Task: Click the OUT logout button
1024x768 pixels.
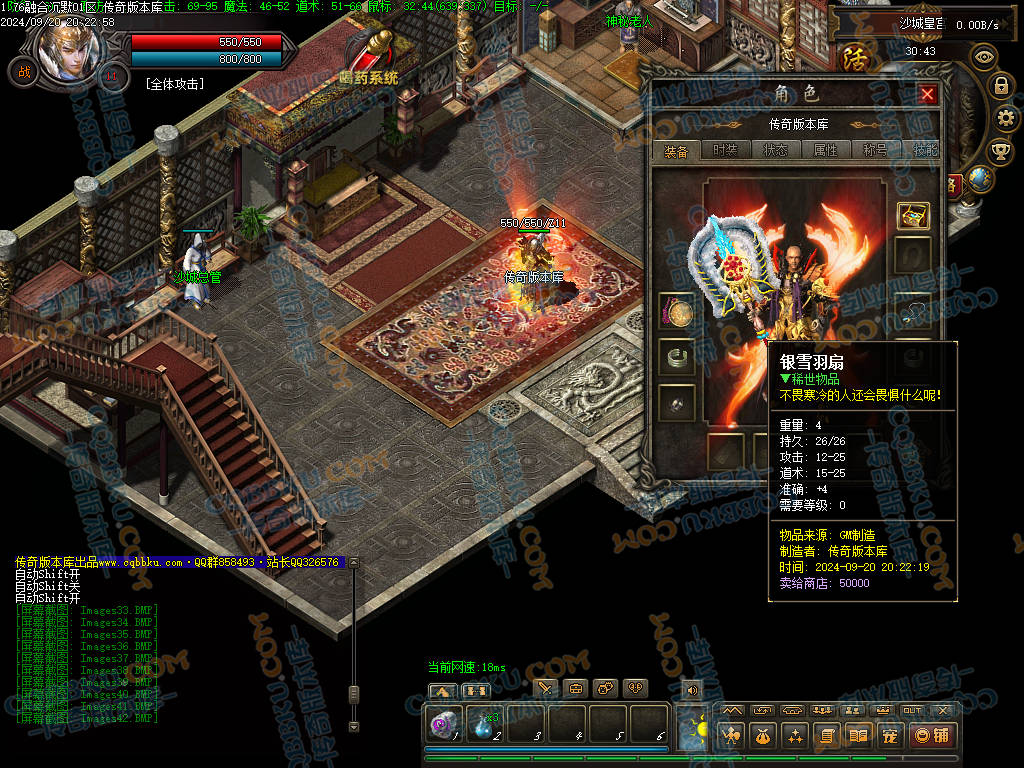Action: pyautogui.click(x=912, y=710)
